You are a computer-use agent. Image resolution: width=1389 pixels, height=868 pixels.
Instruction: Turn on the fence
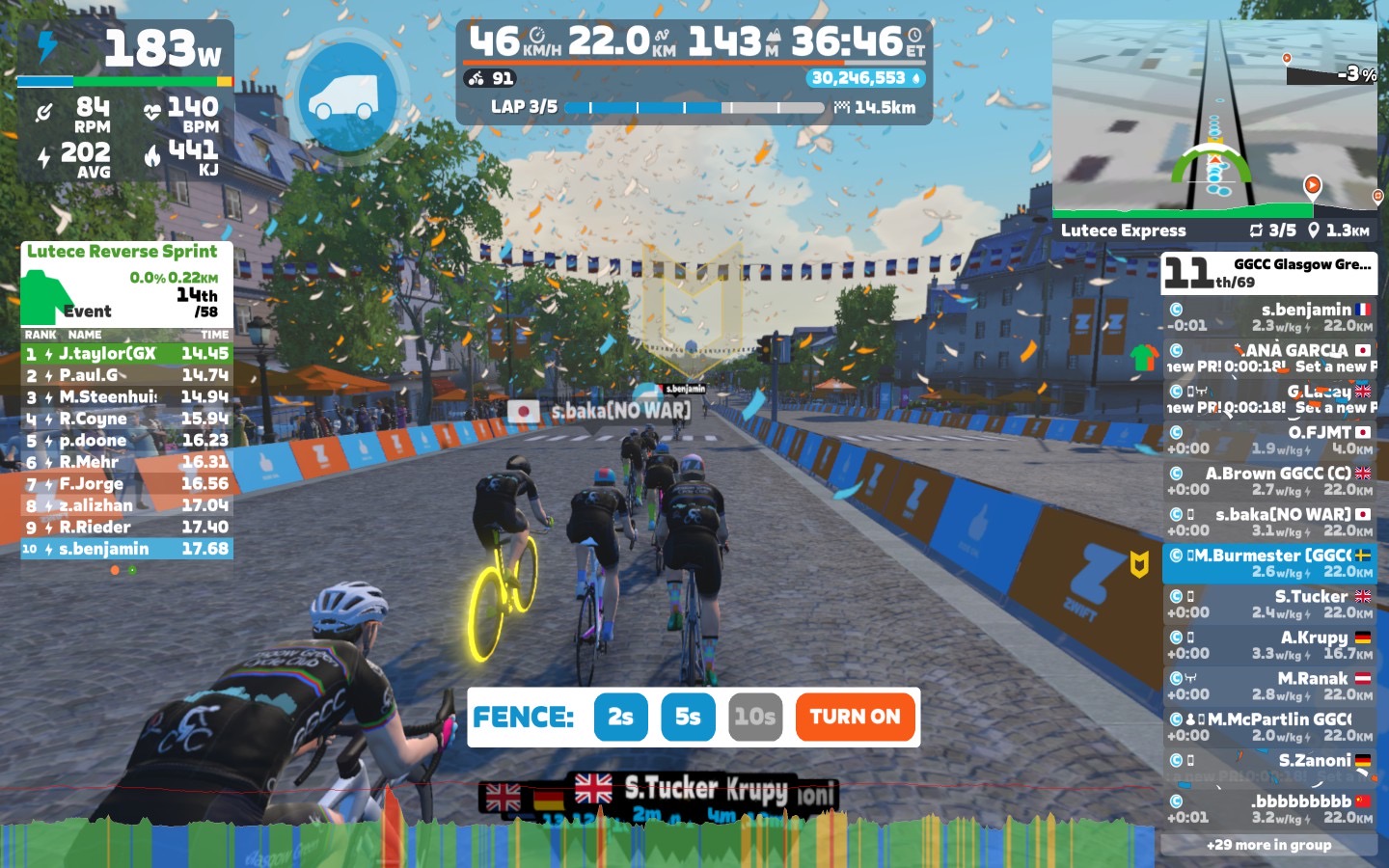pyautogui.click(x=855, y=717)
